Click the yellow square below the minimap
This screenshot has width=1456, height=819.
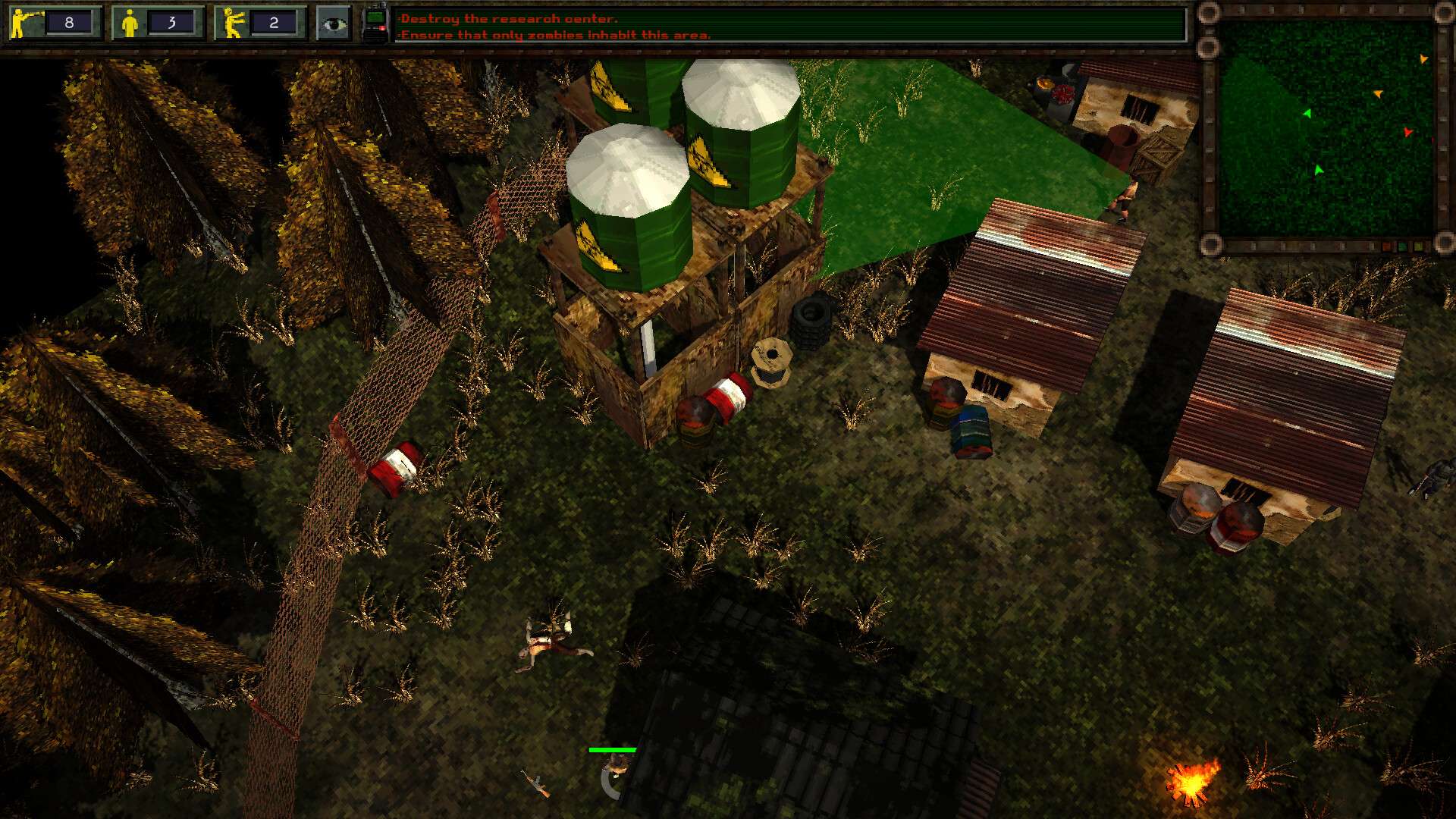[x=1417, y=247]
